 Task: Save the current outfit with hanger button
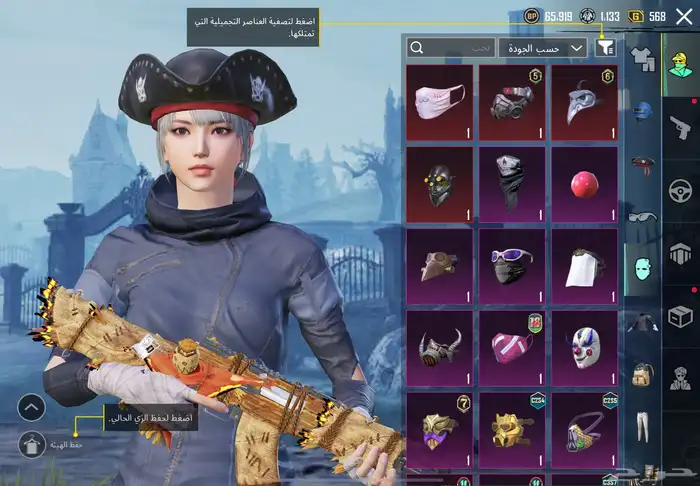(x=32, y=444)
